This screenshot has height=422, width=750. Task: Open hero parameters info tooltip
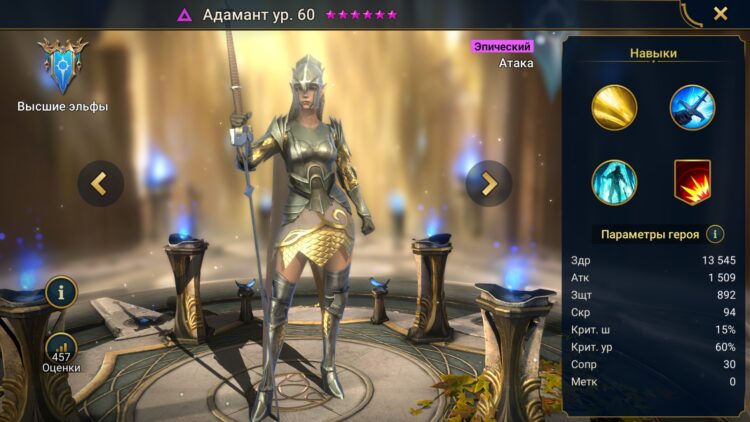pos(715,234)
